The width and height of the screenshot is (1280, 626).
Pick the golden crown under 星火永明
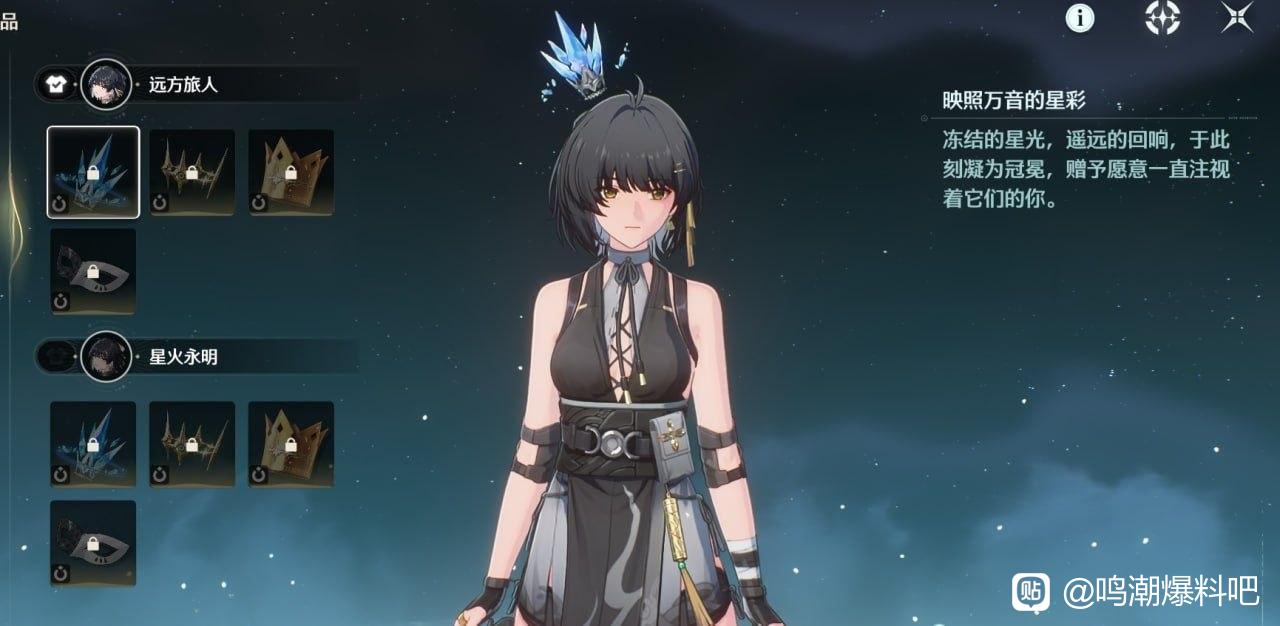291,444
